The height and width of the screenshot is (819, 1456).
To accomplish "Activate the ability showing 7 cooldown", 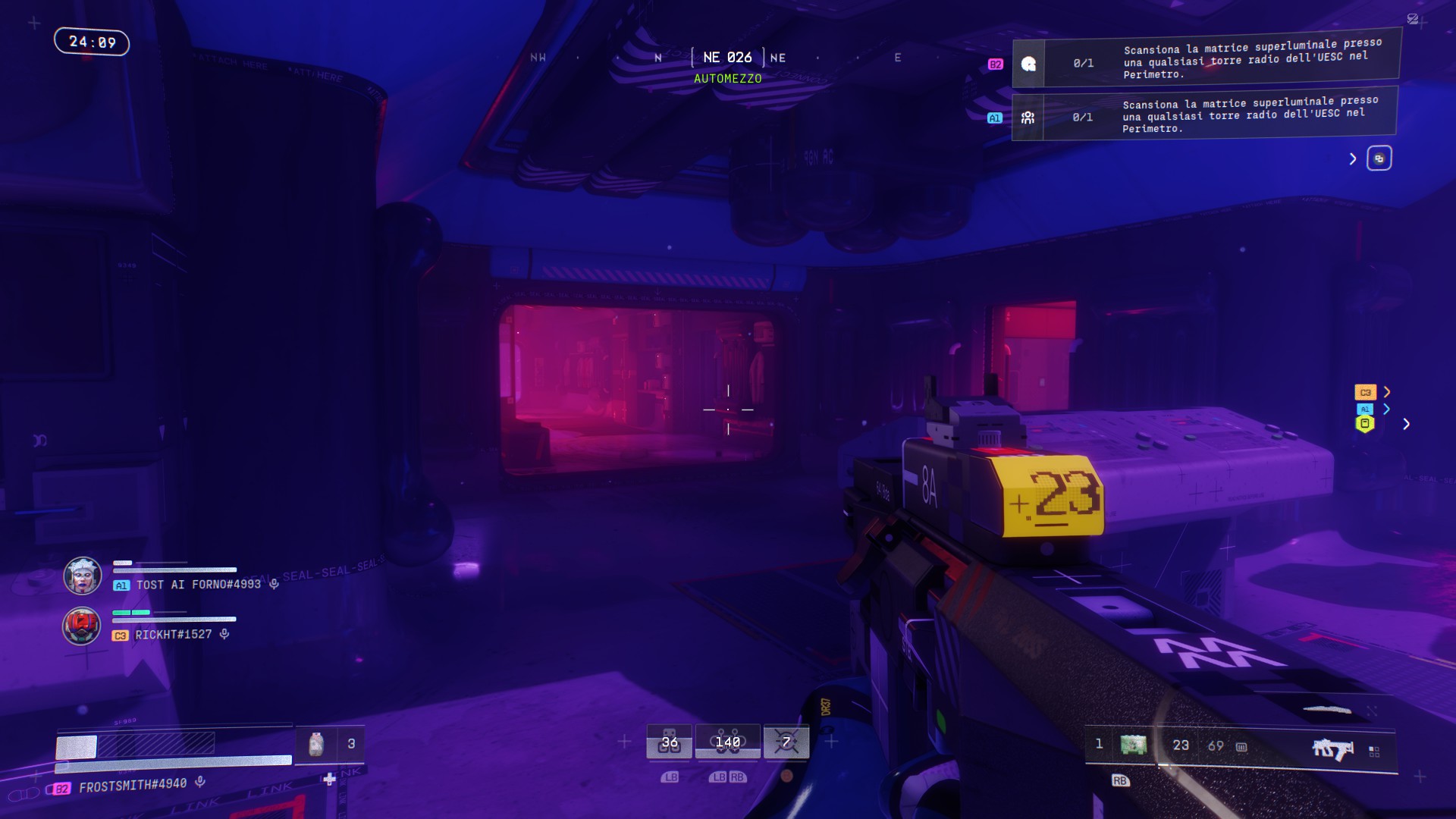I will [x=786, y=742].
